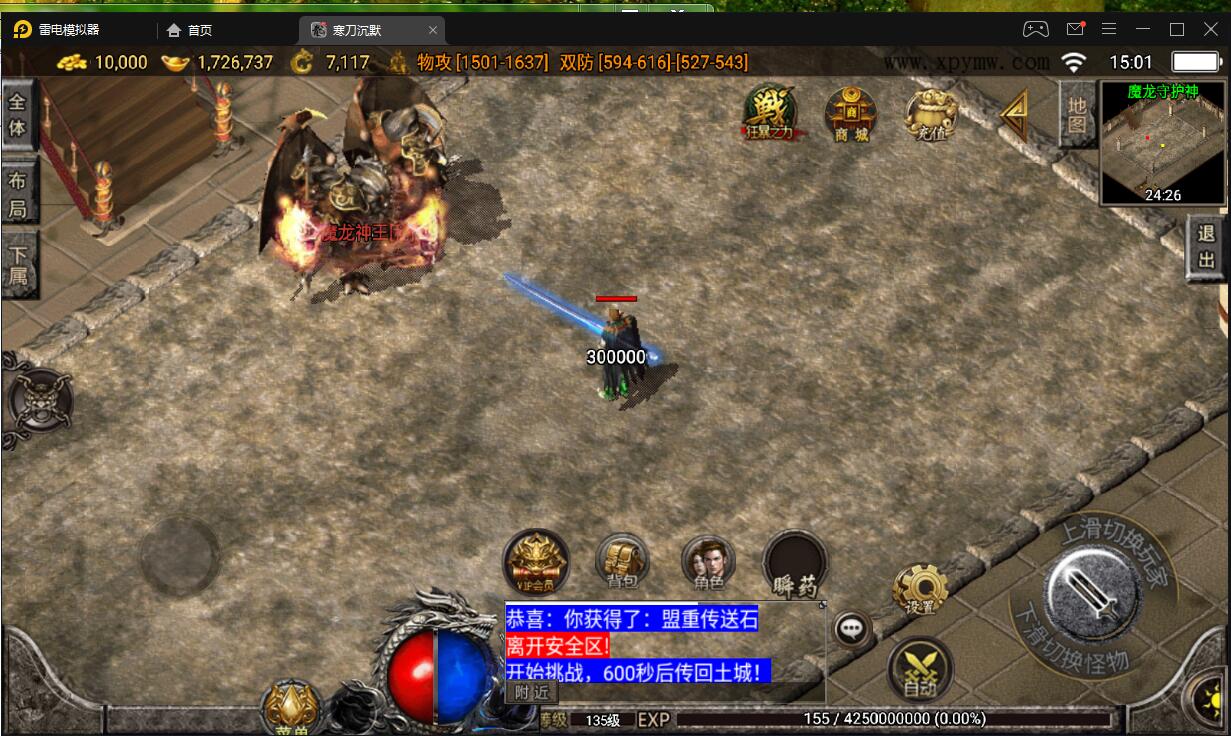Use the 瞬药 instant potion slot
The image size is (1231, 736).
point(795,563)
